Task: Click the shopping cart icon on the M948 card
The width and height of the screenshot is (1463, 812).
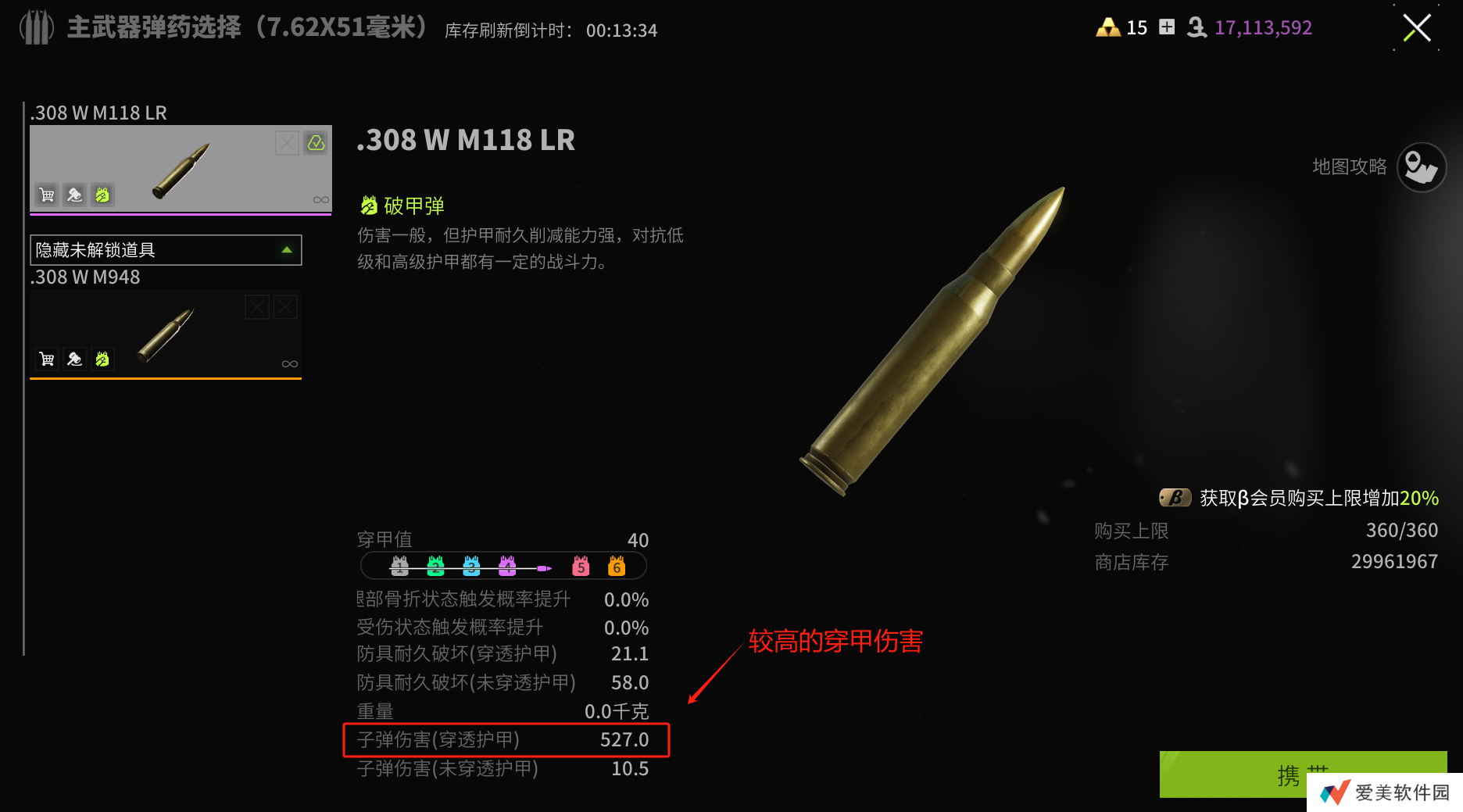Action: (x=46, y=359)
